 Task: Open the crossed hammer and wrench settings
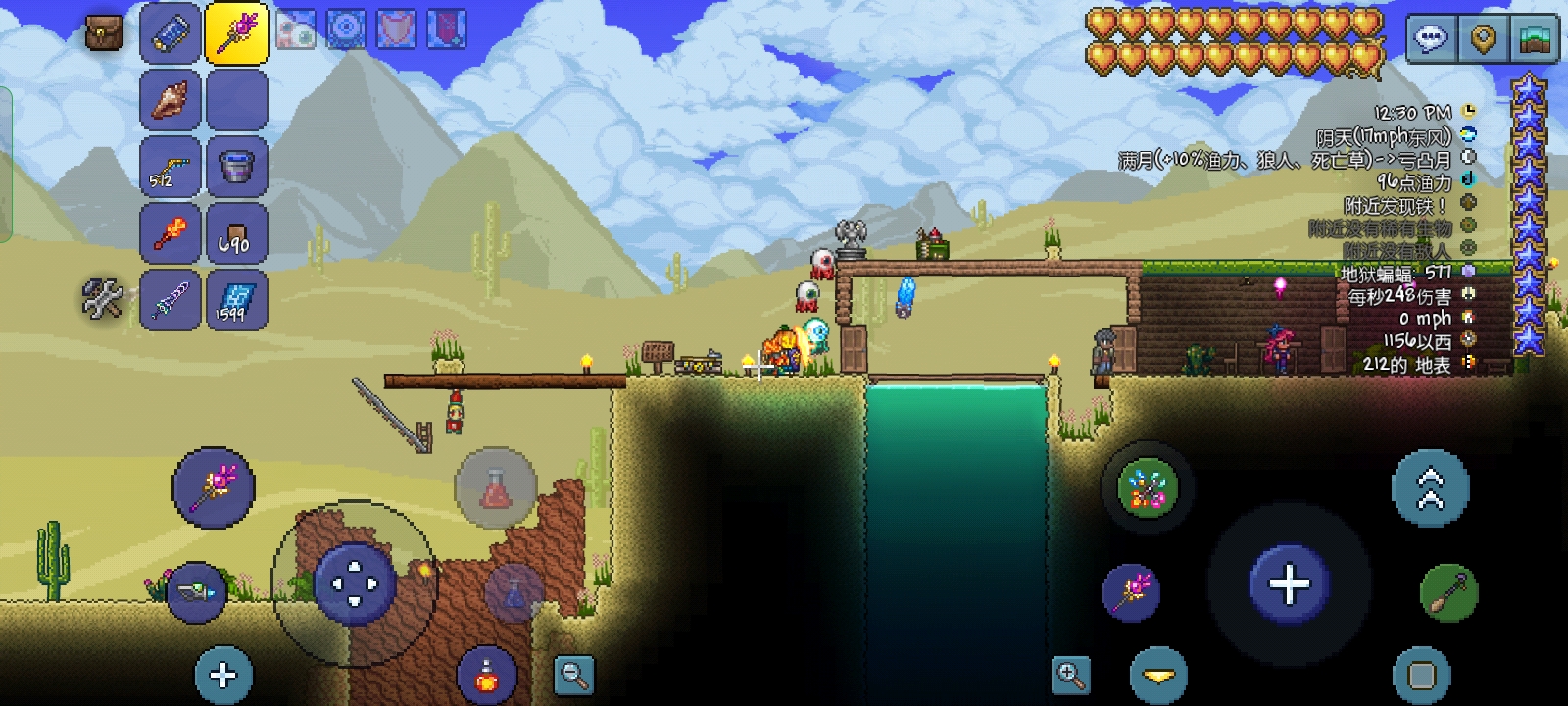pyautogui.click(x=103, y=299)
